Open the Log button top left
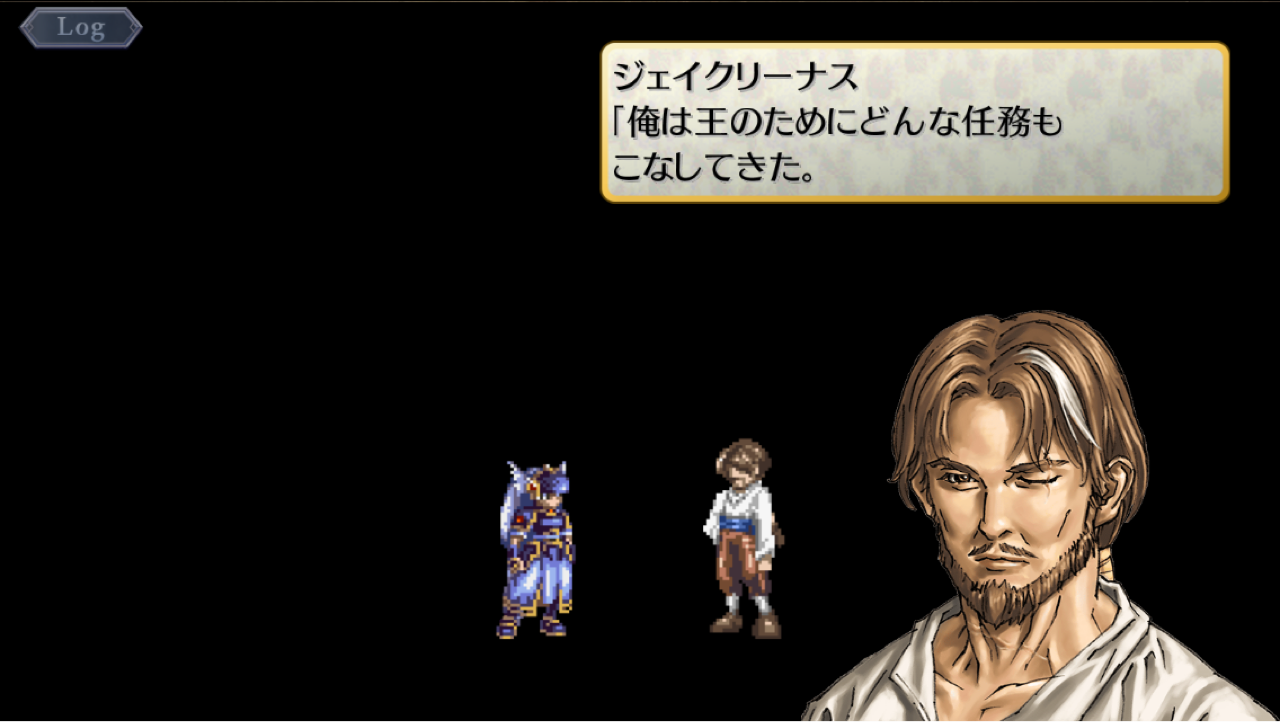Screen dimensions: 1280x722 tap(80, 27)
